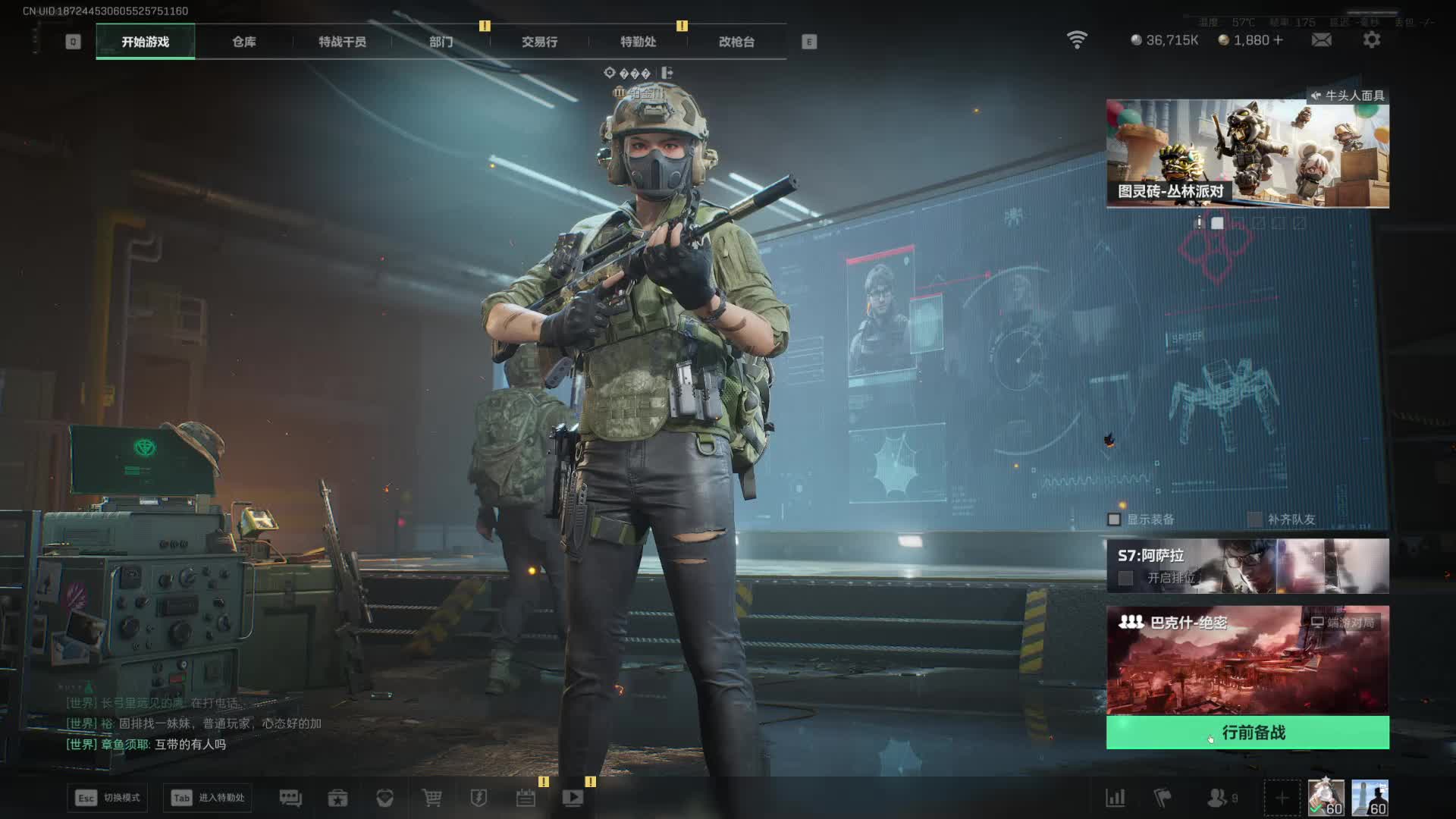
Task: Toggle the 显示装备 checkbox
Action: pos(1114,519)
